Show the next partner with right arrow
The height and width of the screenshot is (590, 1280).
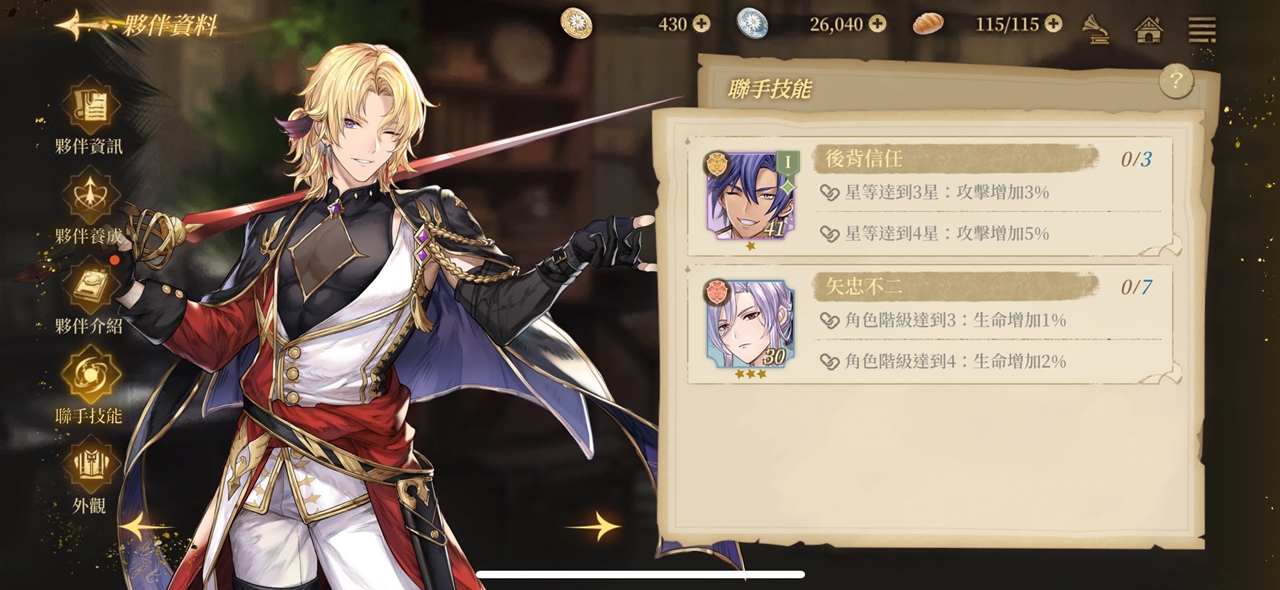tap(594, 525)
